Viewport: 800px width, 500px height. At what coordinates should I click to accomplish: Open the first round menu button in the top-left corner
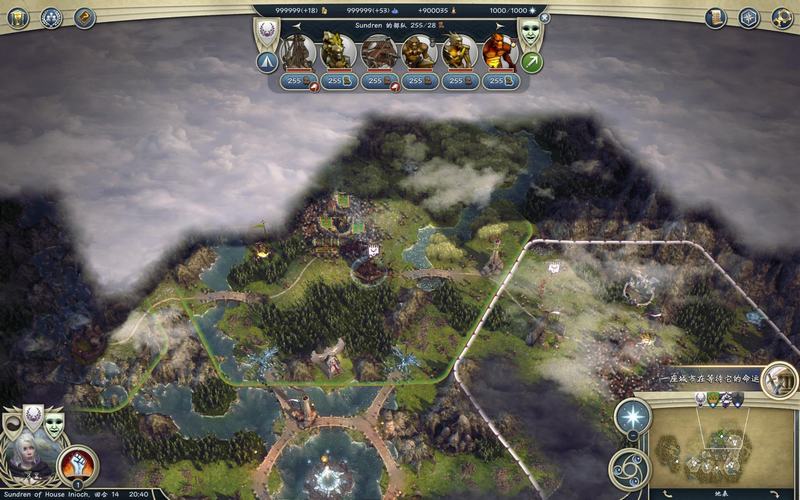(17, 17)
